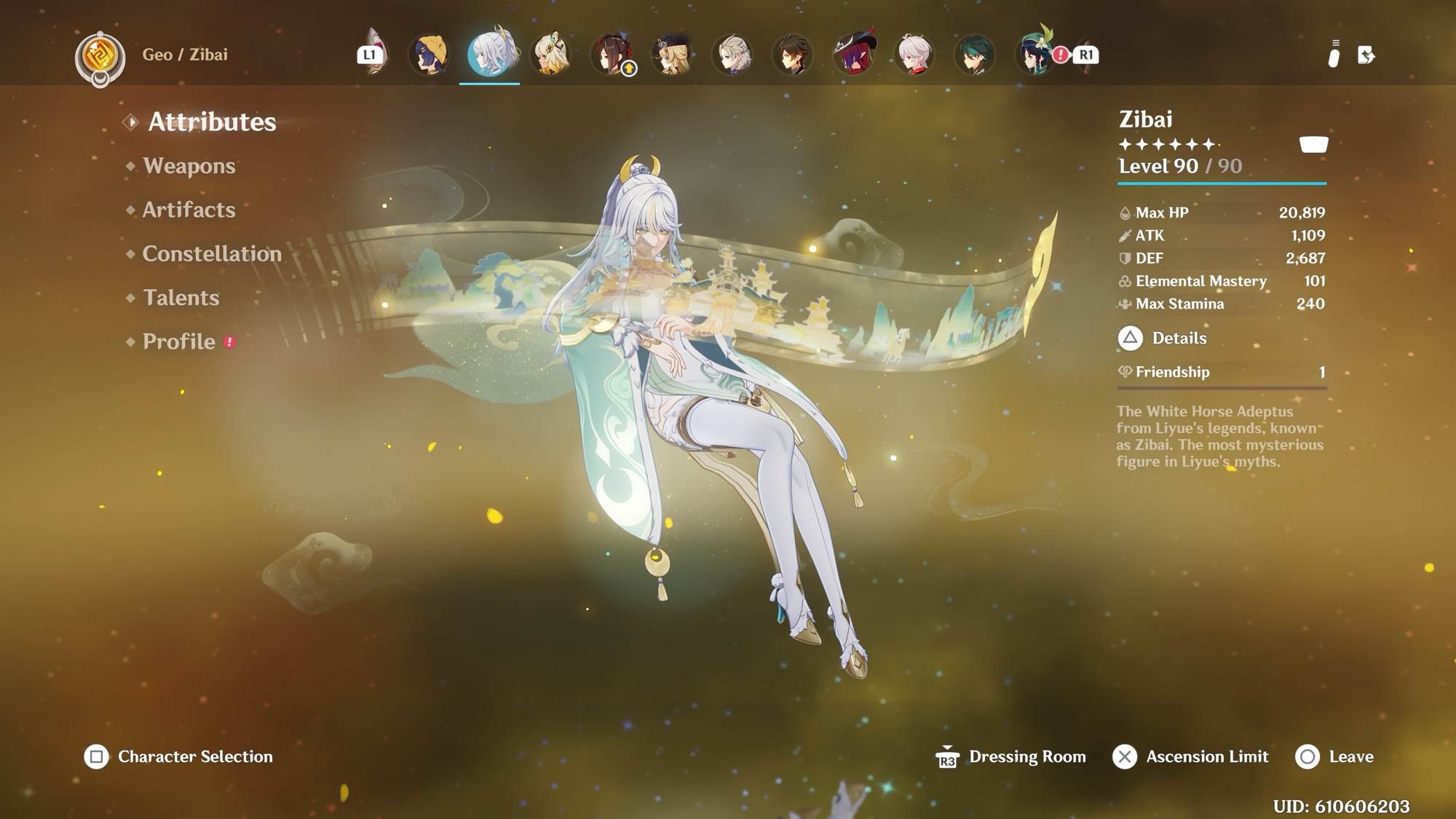Open the Weapons section

tap(189, 166)
